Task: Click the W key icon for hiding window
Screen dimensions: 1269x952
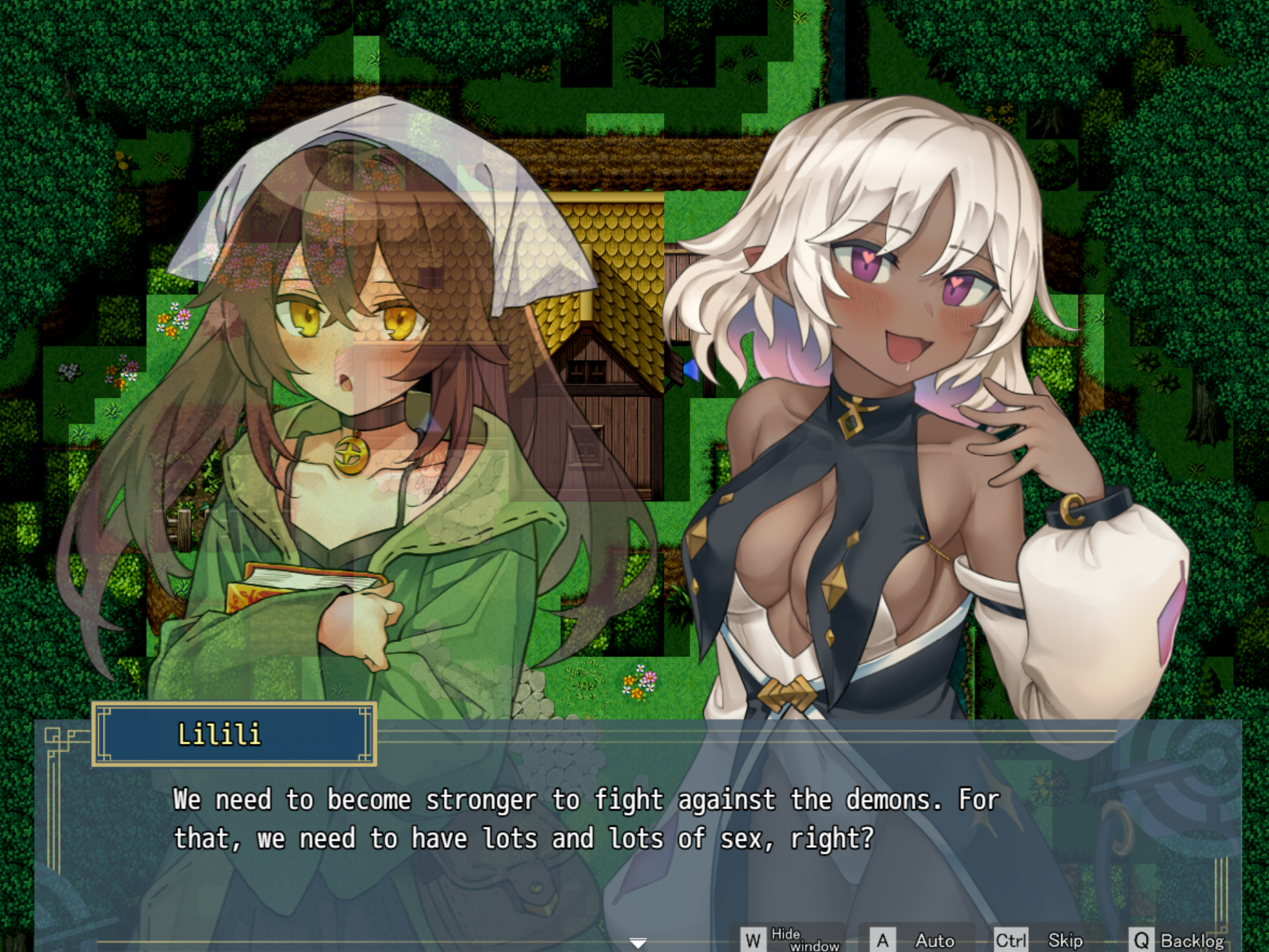Action: point(753,940)
